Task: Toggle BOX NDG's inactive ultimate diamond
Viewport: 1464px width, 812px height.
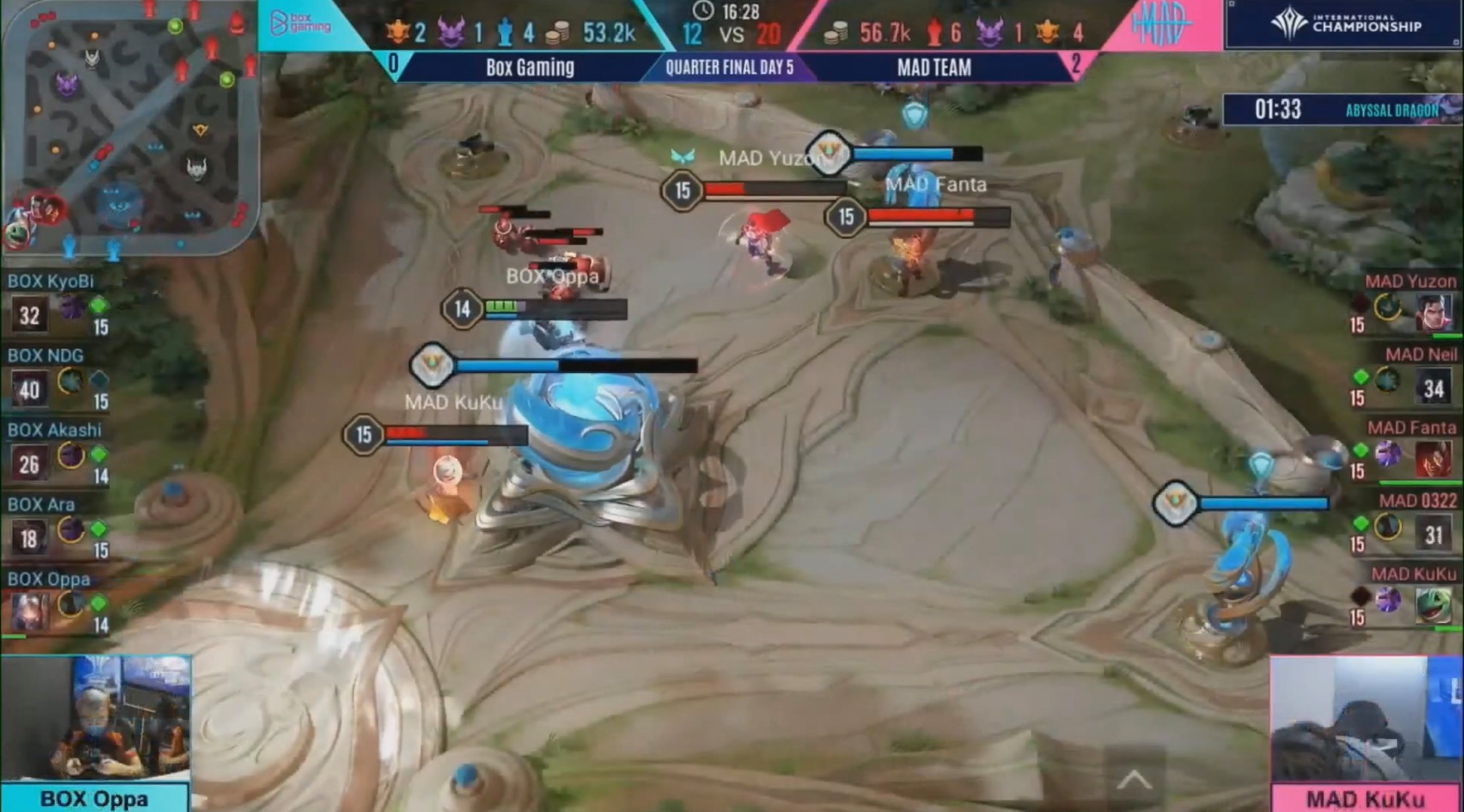Action: click(x=99, y=379)
